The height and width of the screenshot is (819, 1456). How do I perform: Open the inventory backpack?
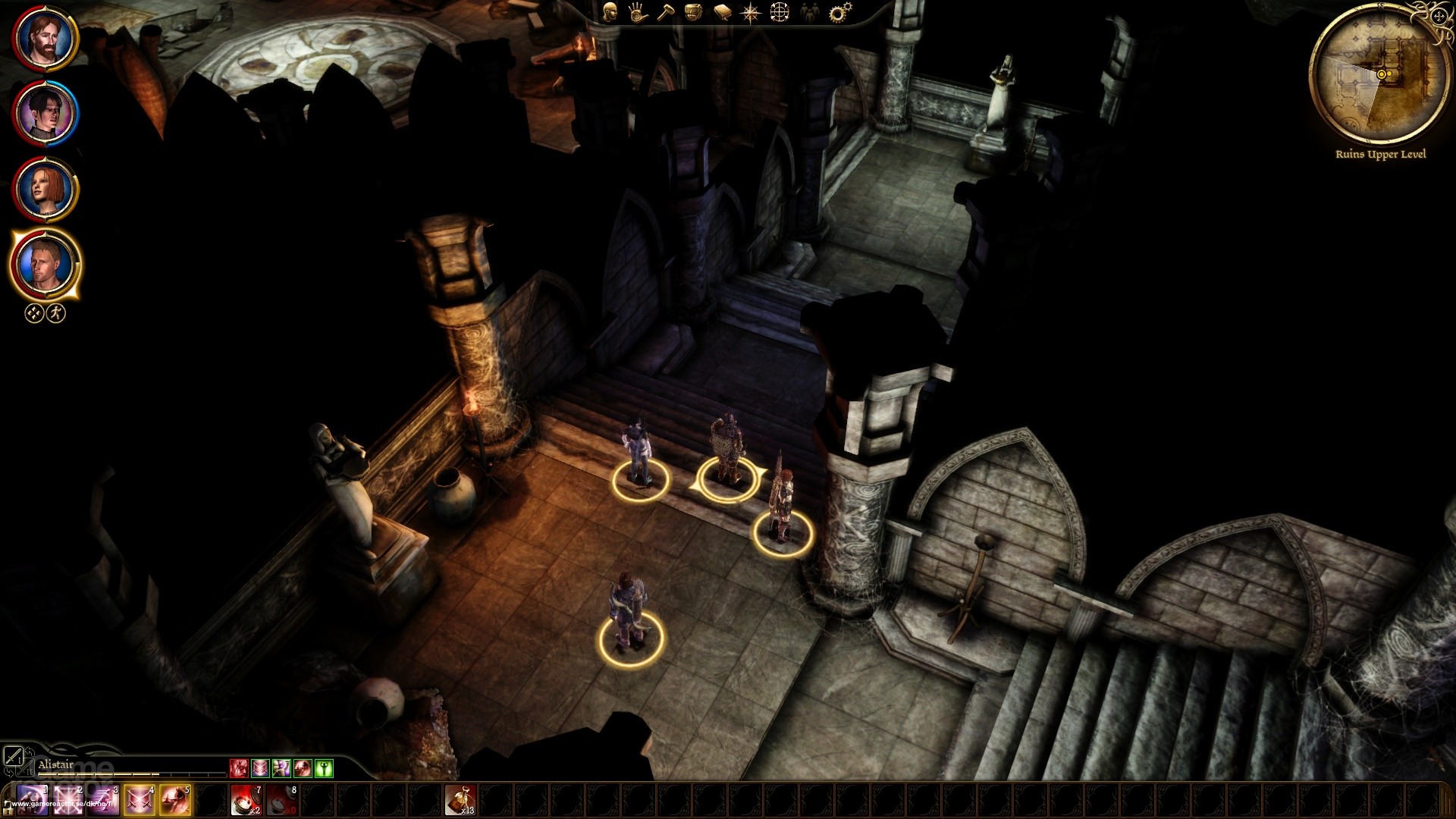(x=693, y=12)
